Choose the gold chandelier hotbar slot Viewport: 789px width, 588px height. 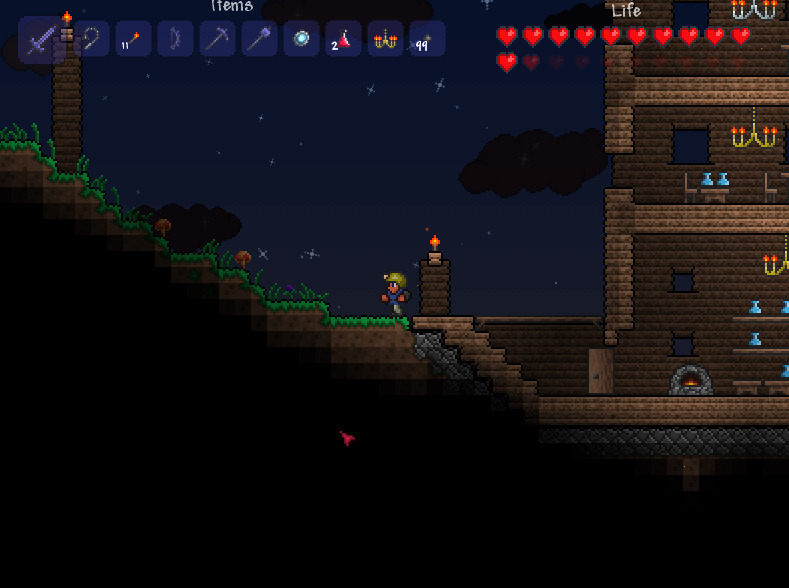pos(385,39)
